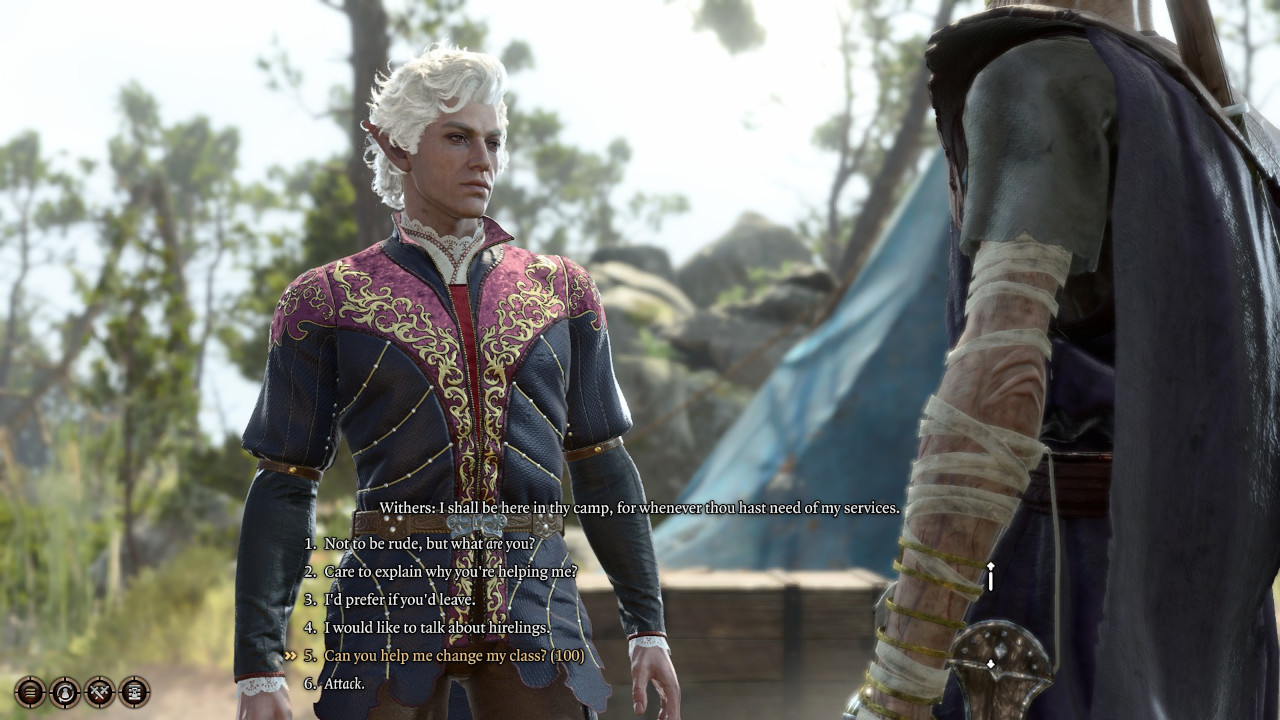Screen dimensions: 1280x720
Task: Click the crossed swords icon
Action: point(100,691)
